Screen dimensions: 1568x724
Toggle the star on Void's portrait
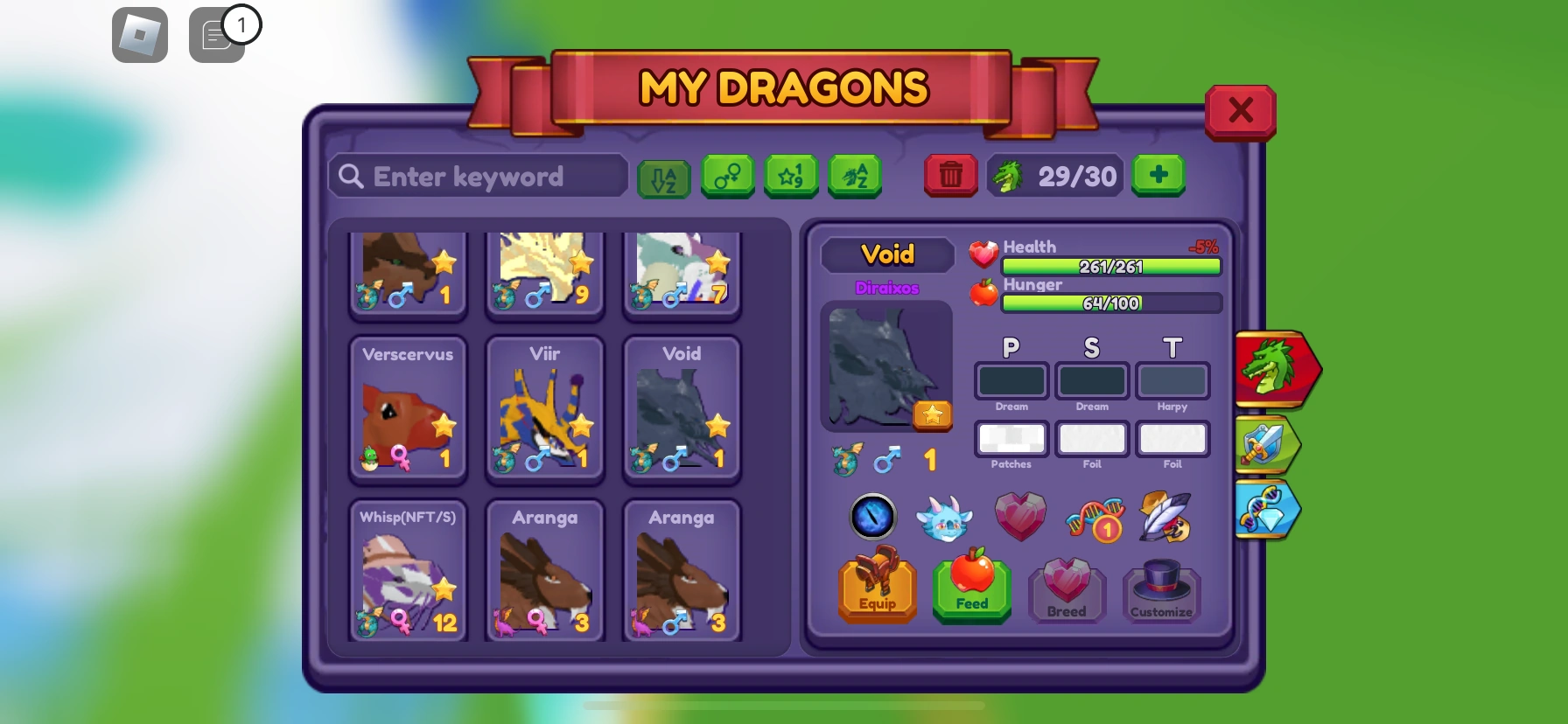tap(932, 415)
